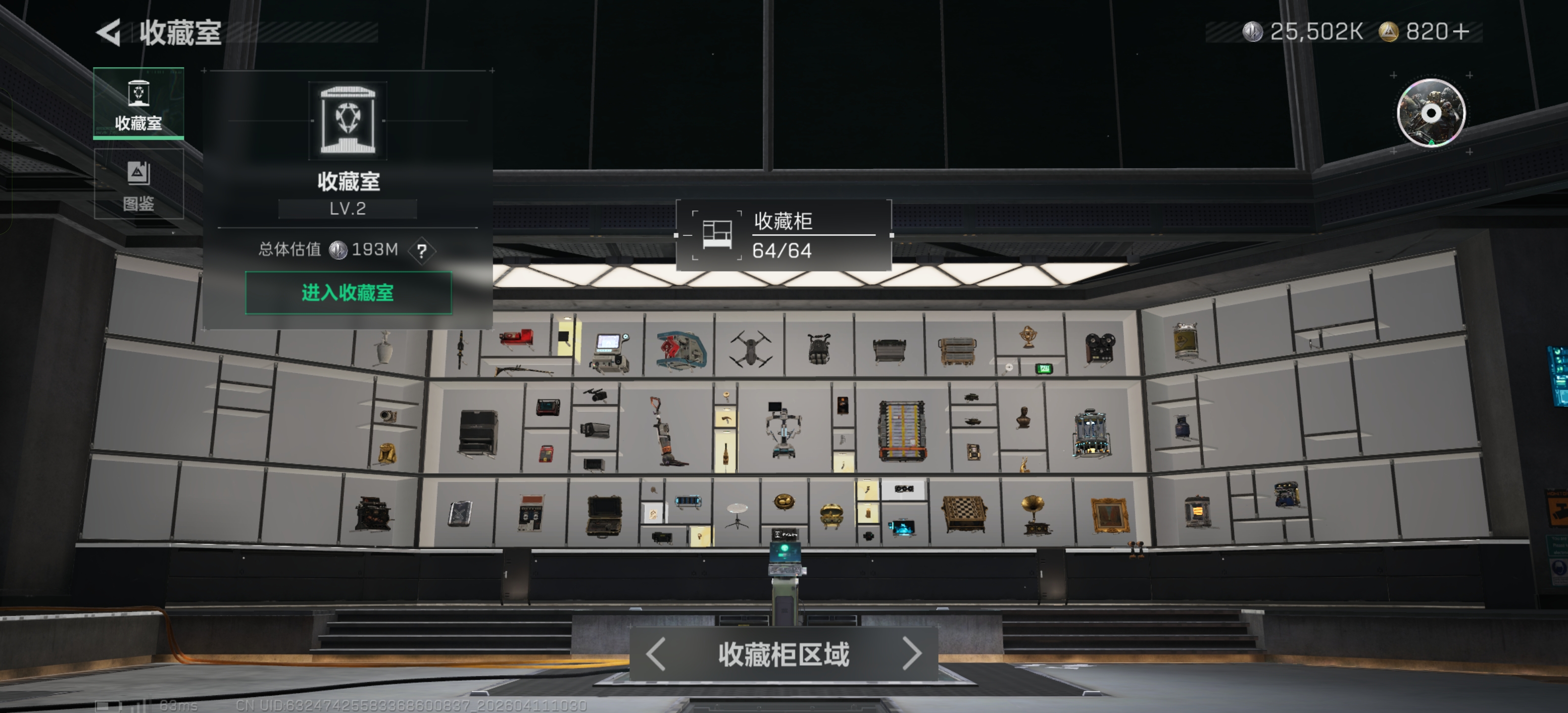Click the gold triangle currency icon showing 820+
This screenshot has height=713, width=1568.
tap(1394, 31)
